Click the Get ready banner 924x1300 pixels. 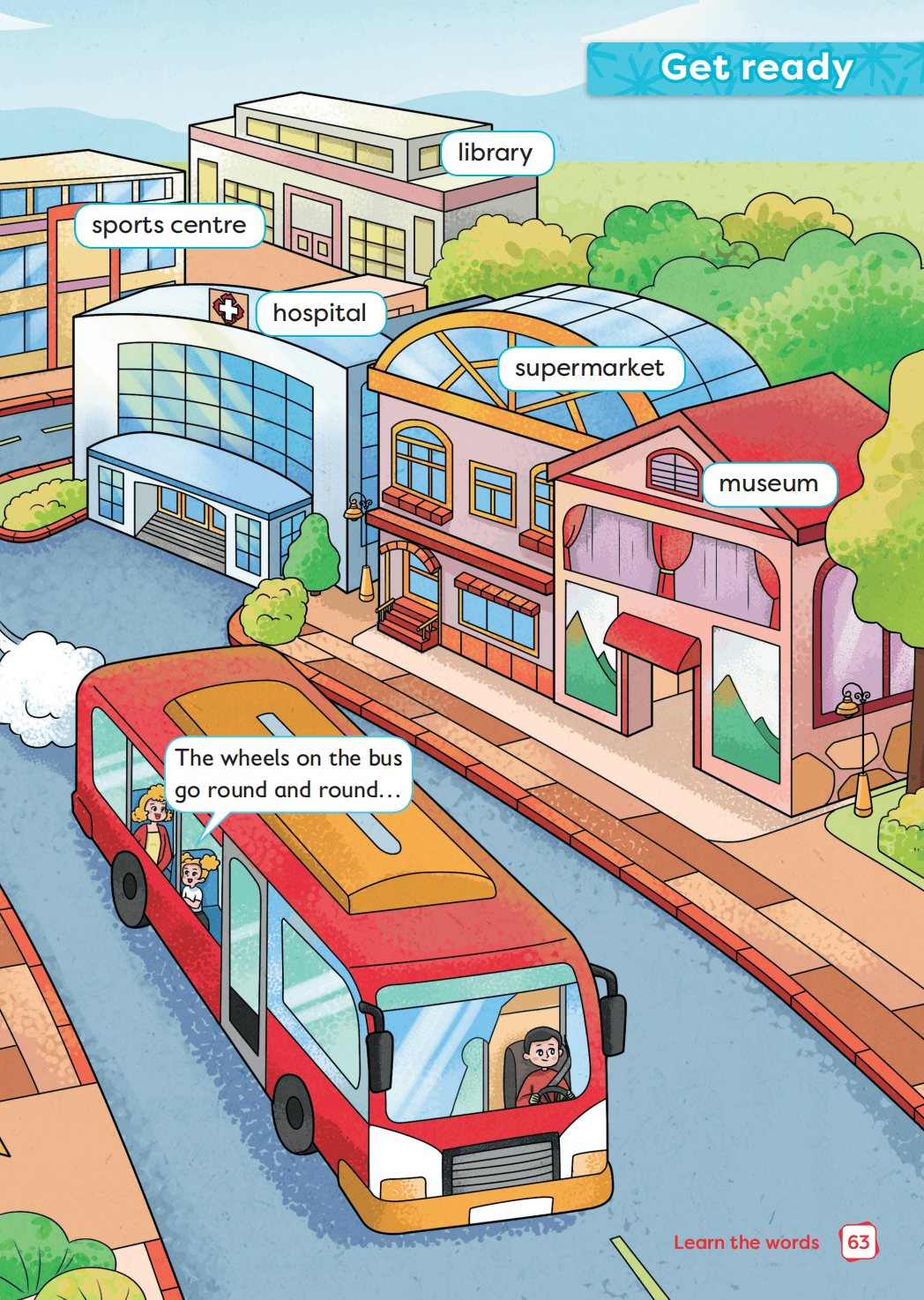click(x=756, y=68)
